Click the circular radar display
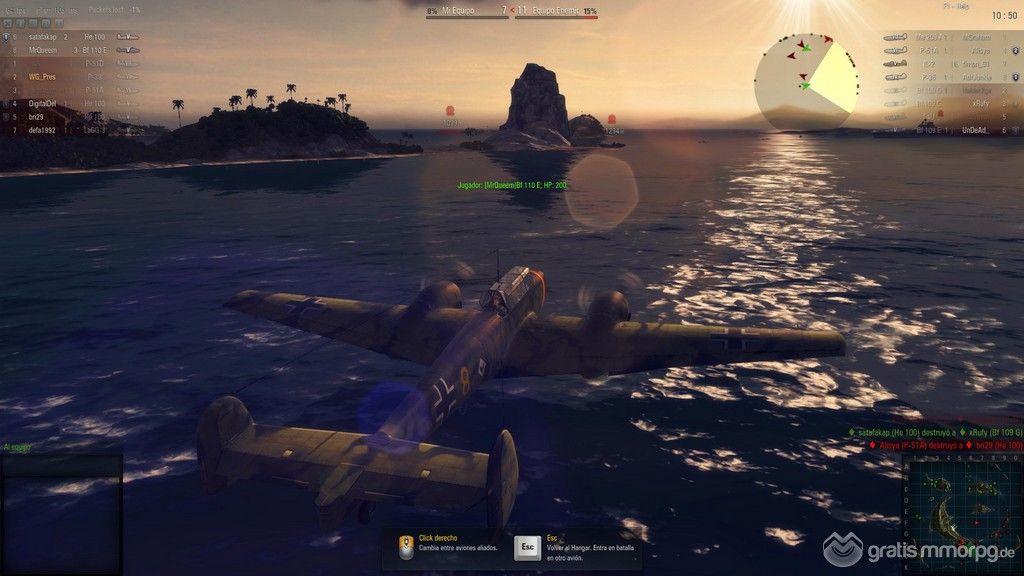This screenshot has height=576, width=1024. tap(806, 80)
